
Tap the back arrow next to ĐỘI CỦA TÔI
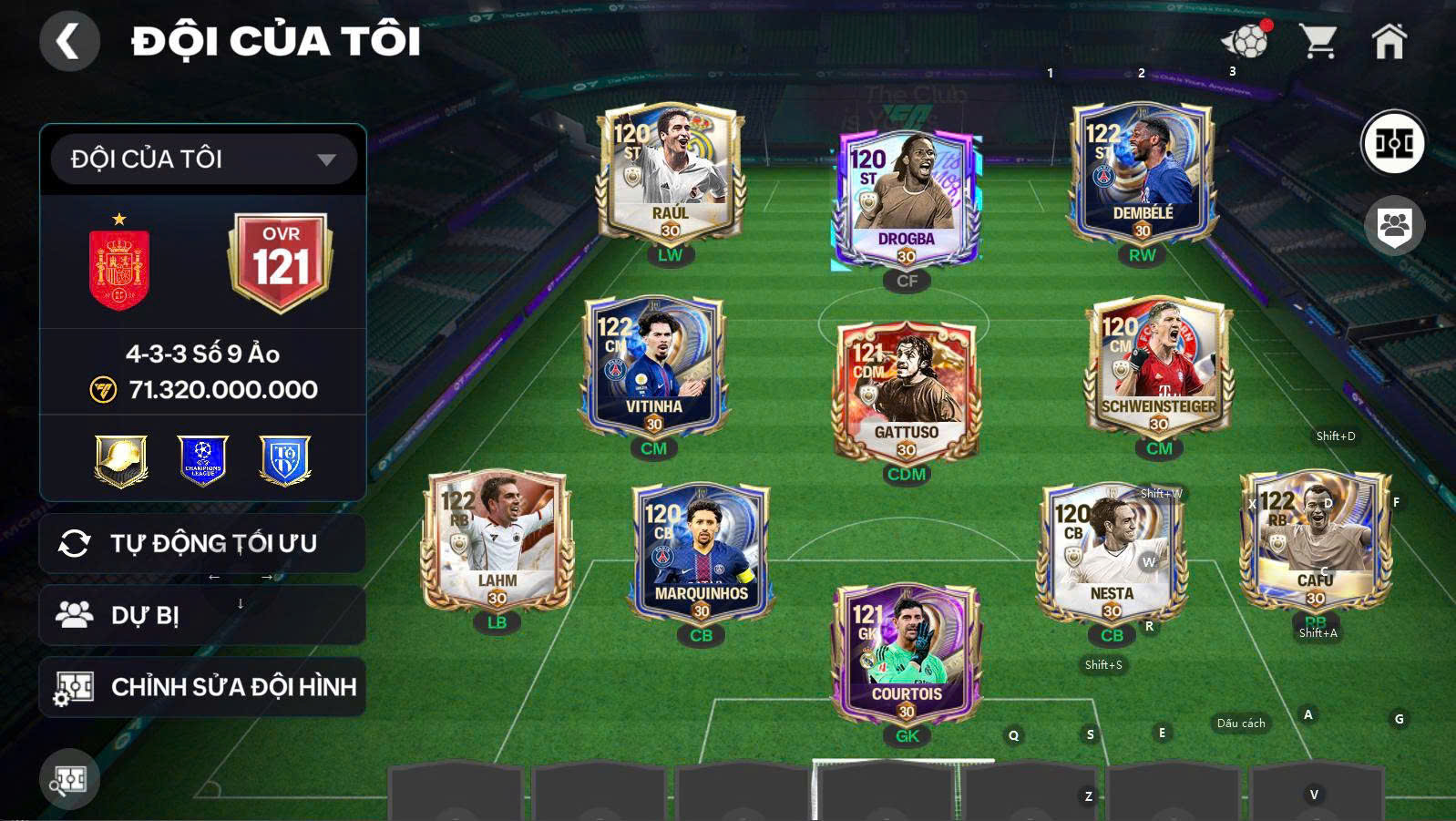68,41
